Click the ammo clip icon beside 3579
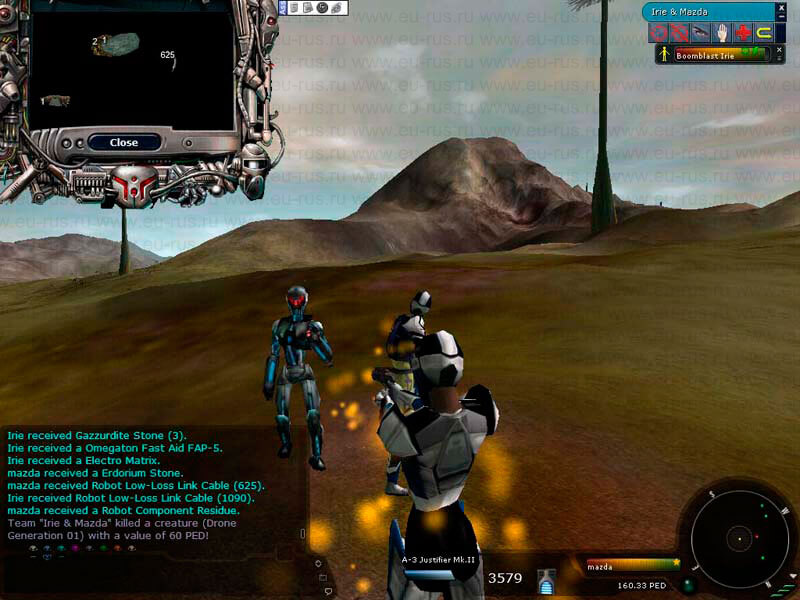 pyautogui.click(x=545, y=579)
